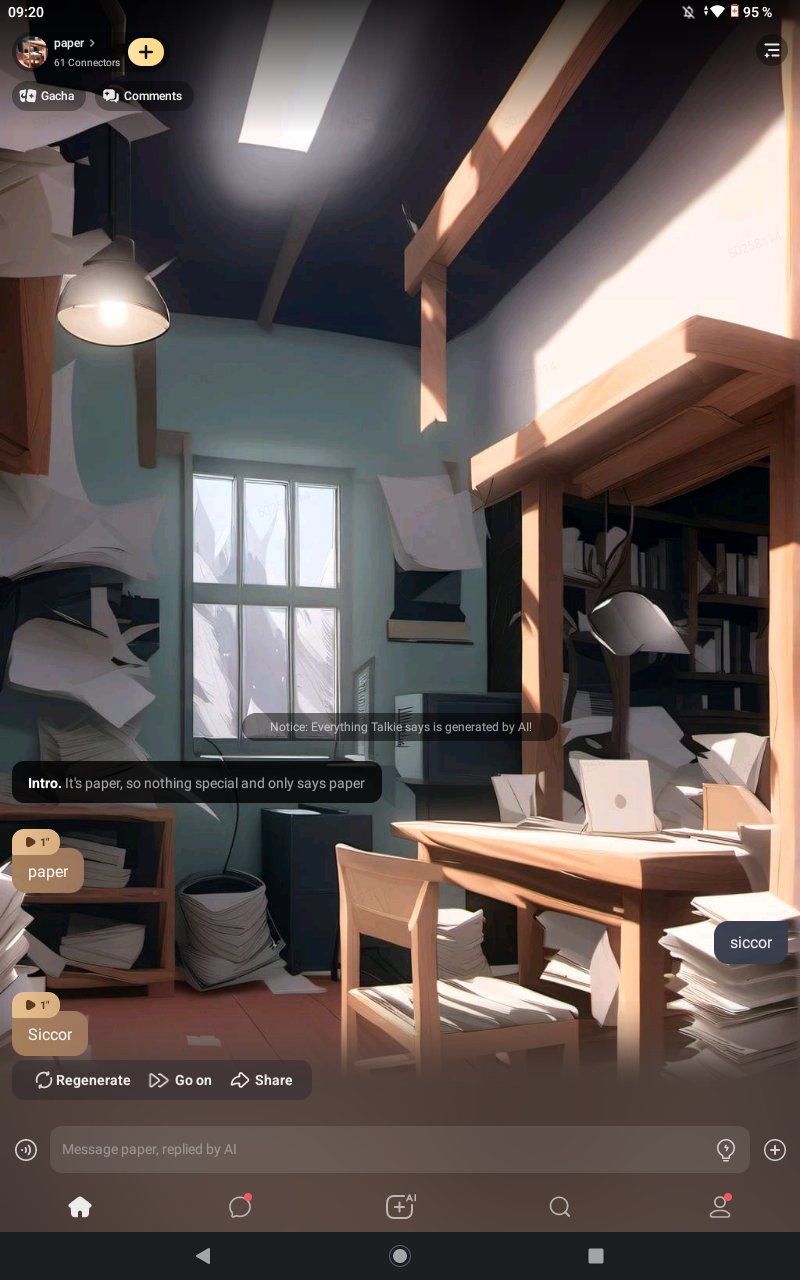Image resolution: width=800 pixels, height=1280 pixels.
Task: Play the voice clip above "Siccor" reply
Action: click(x=37, y=1005)
